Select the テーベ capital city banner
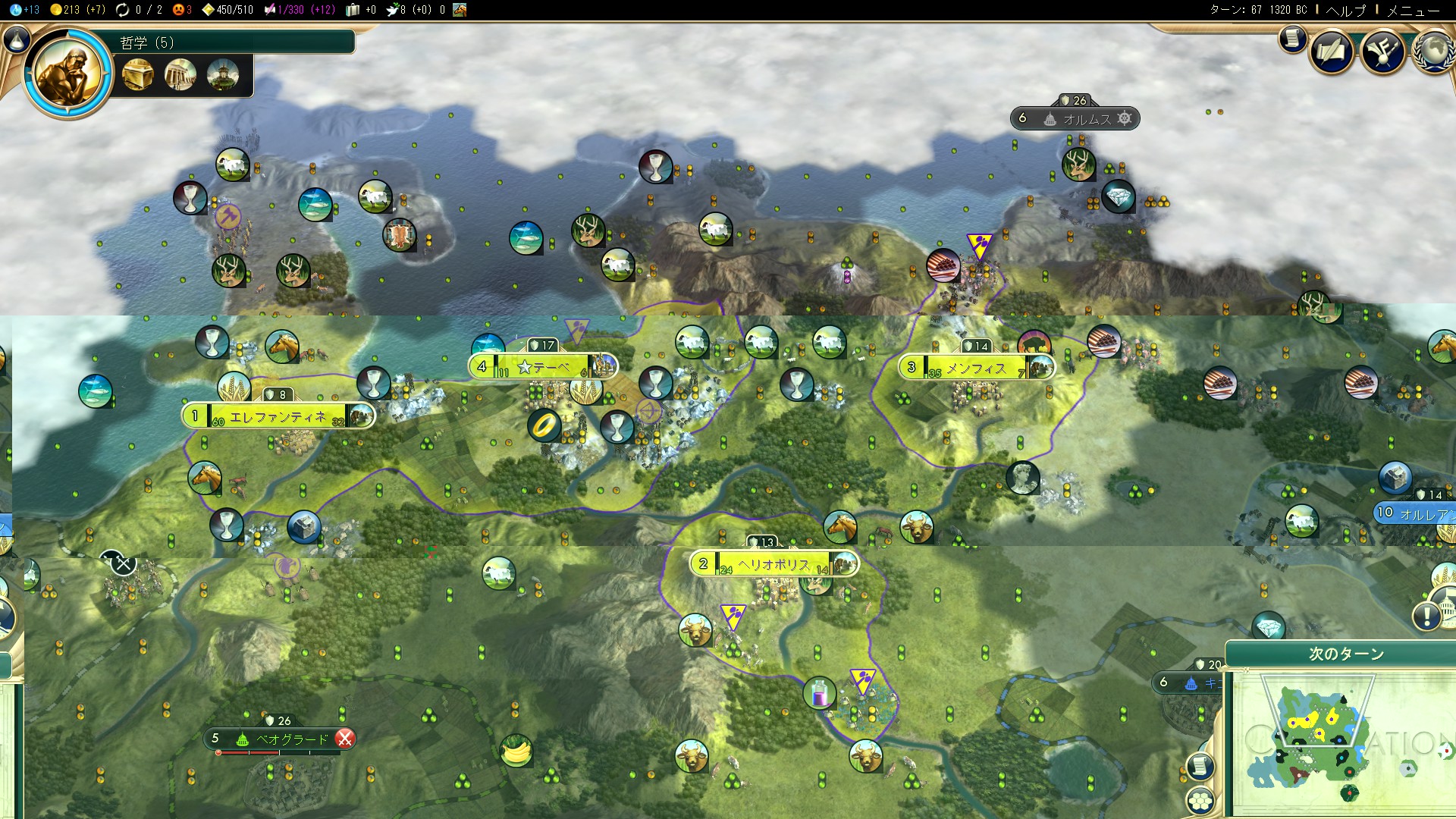The image size is (1456, 819). (x=543, y=368)
